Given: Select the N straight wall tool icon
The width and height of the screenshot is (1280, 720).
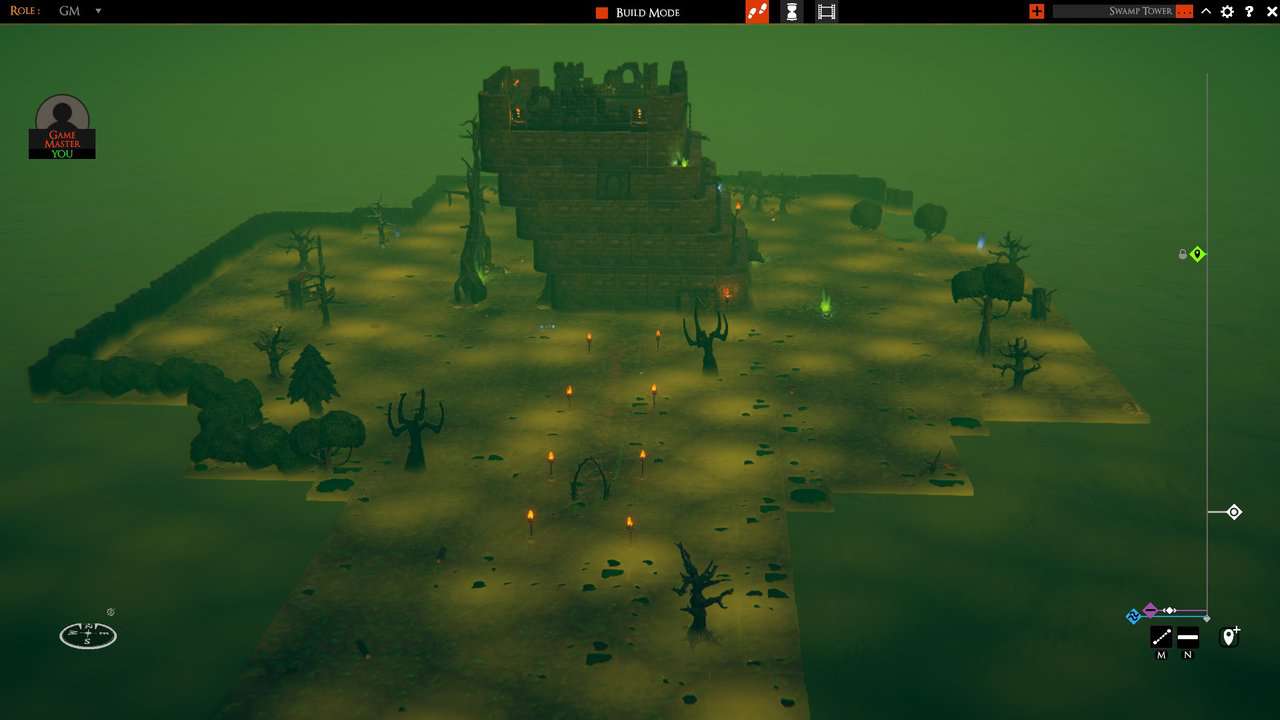Looking at the screenshot, I should click(1188, 637).
